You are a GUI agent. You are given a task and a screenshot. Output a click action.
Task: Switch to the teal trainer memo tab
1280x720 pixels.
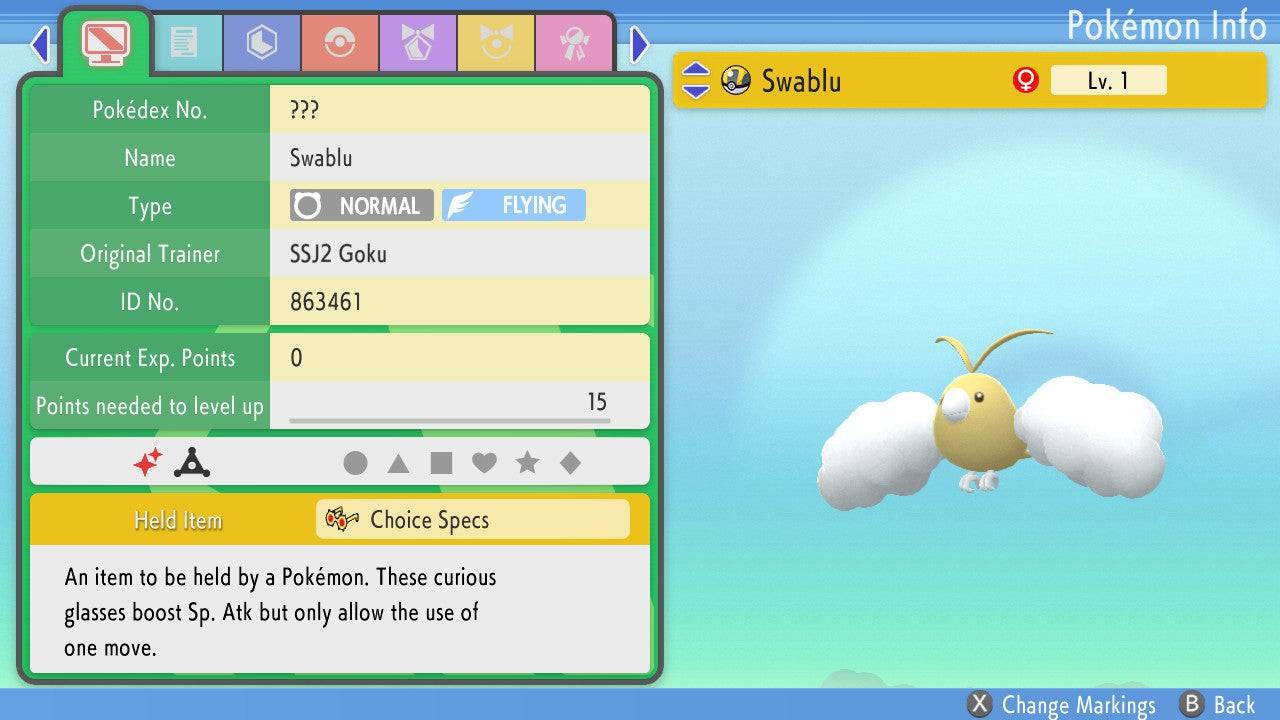pyautogui.click(x=183, y=43)
